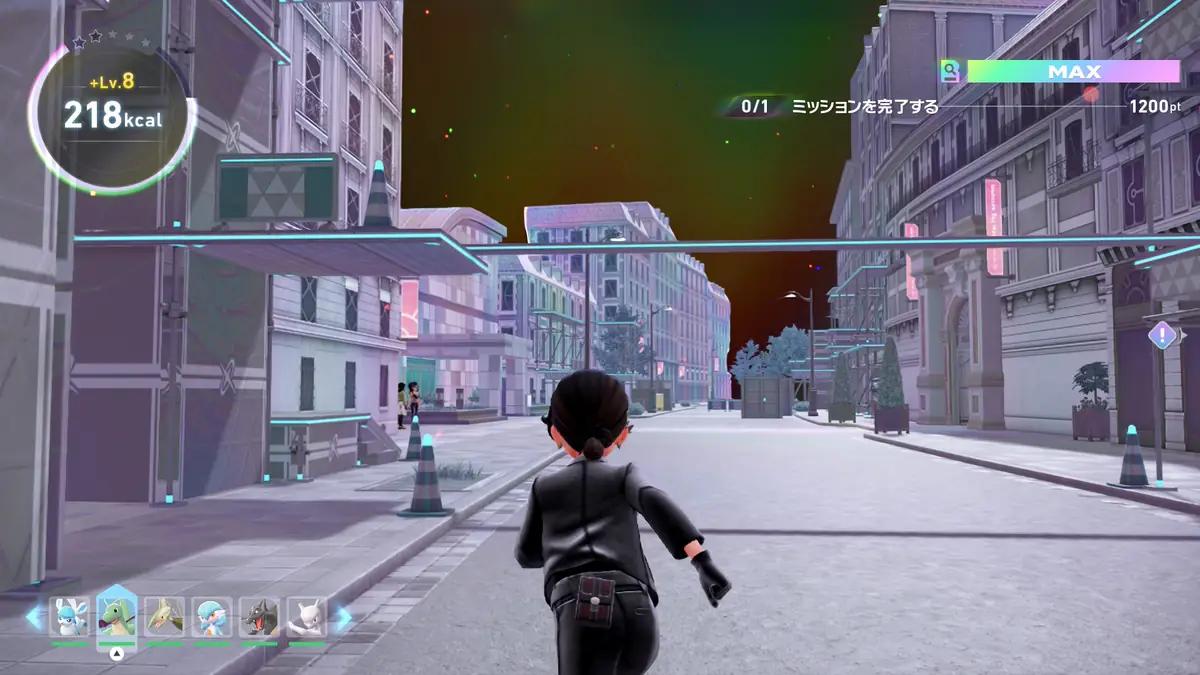1200x675 pixels.
Task: Select Glaceon in the party bar
Action: (x=69, y=617)
